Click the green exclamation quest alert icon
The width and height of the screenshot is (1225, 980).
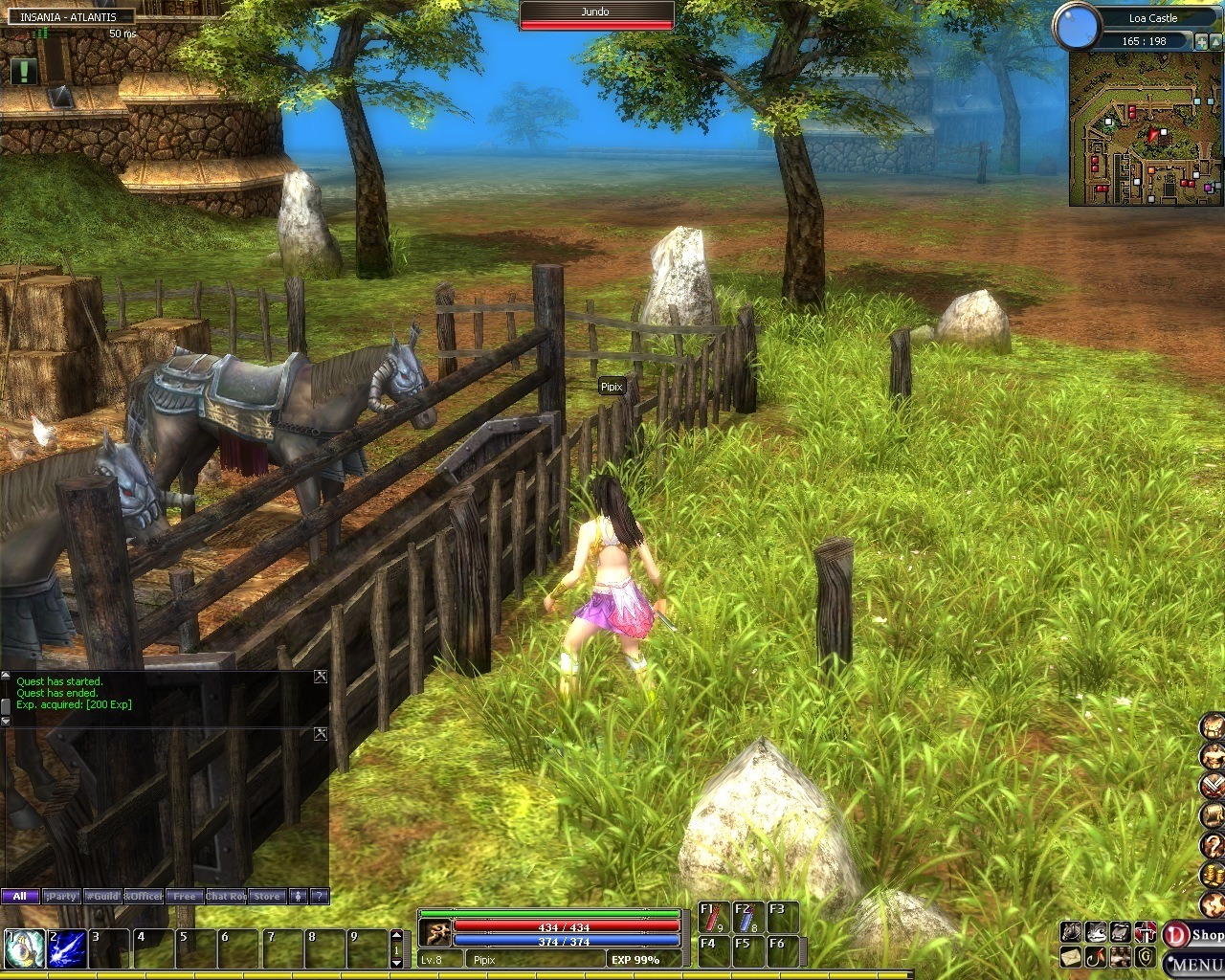[24, 70]
